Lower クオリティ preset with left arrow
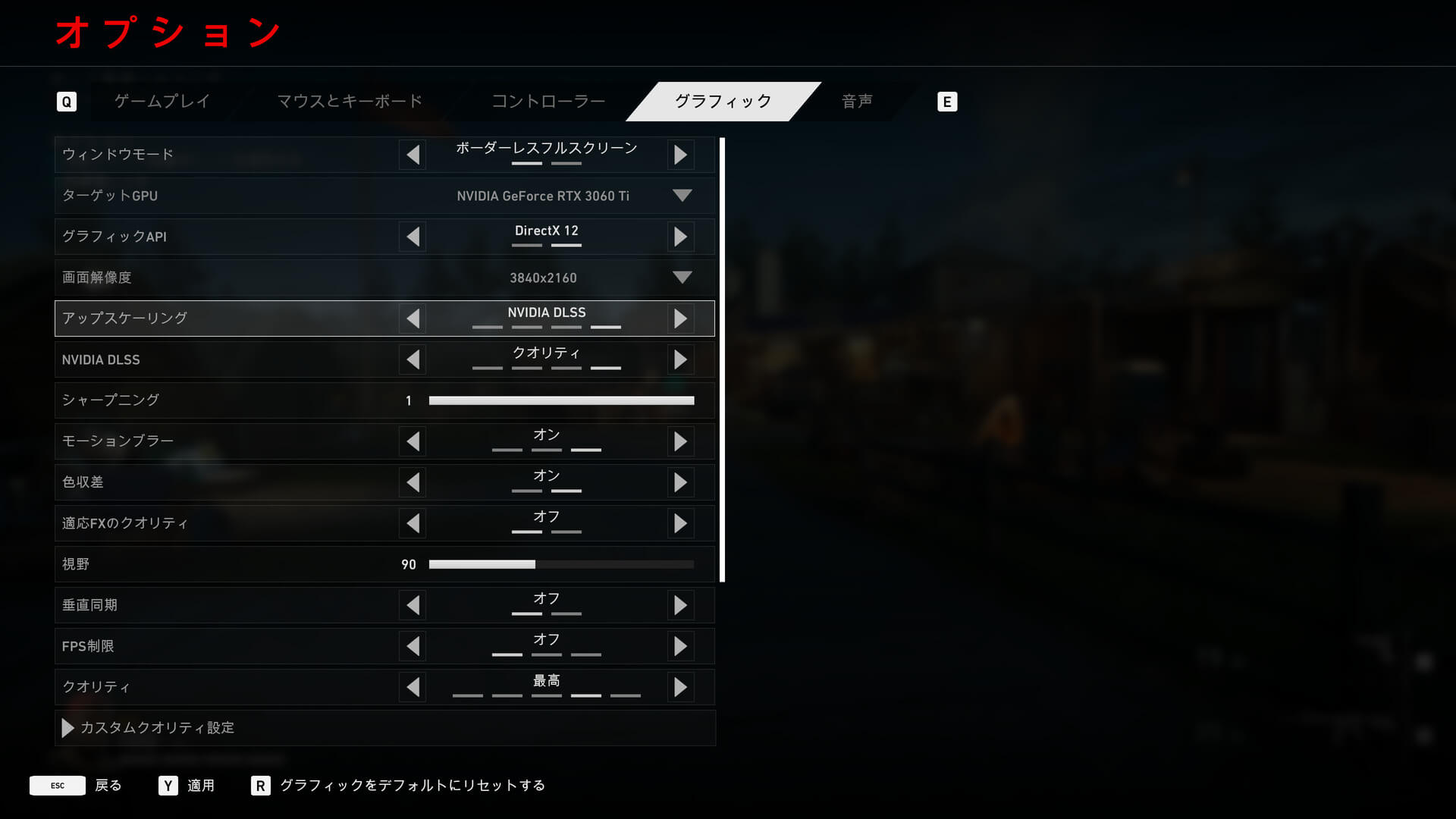Screen dimensions: 1456x819 pyautogui.click(x=413, y=687)
